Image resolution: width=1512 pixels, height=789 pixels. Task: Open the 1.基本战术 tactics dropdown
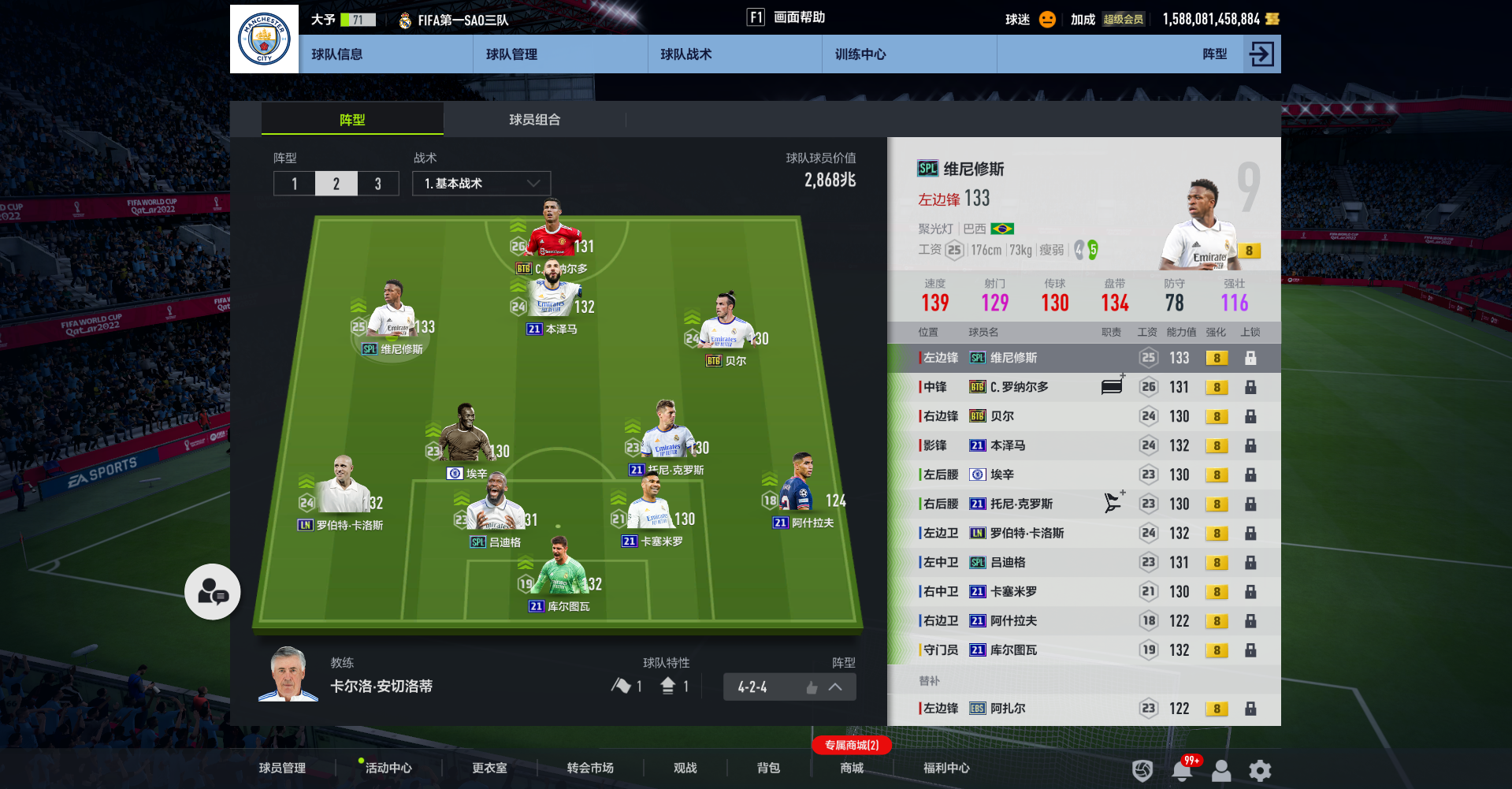[481, 183]
